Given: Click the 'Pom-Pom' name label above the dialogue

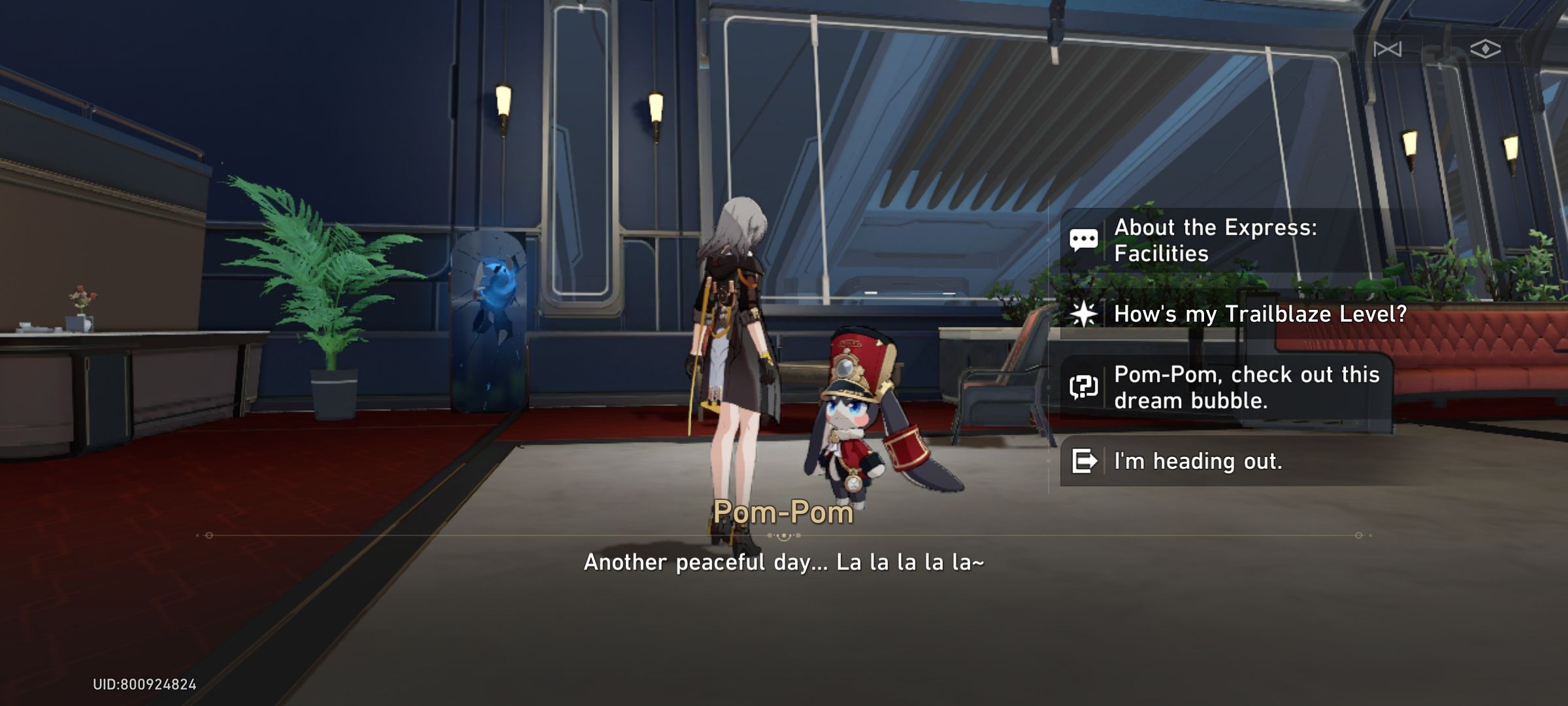Looking at the screenshot, I should pos(783,513).
